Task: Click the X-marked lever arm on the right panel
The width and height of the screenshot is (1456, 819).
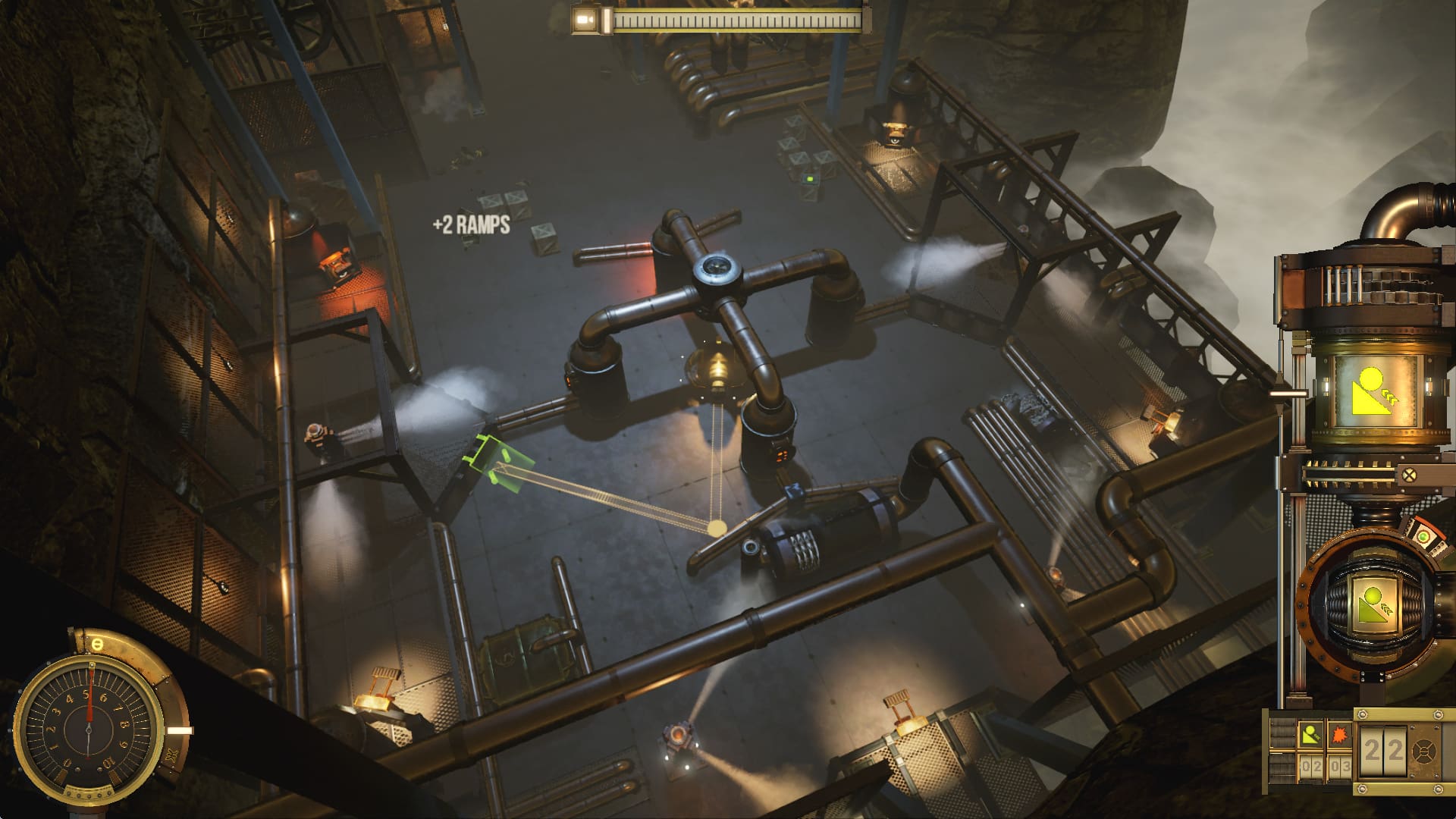Action: click(1410, 473)
